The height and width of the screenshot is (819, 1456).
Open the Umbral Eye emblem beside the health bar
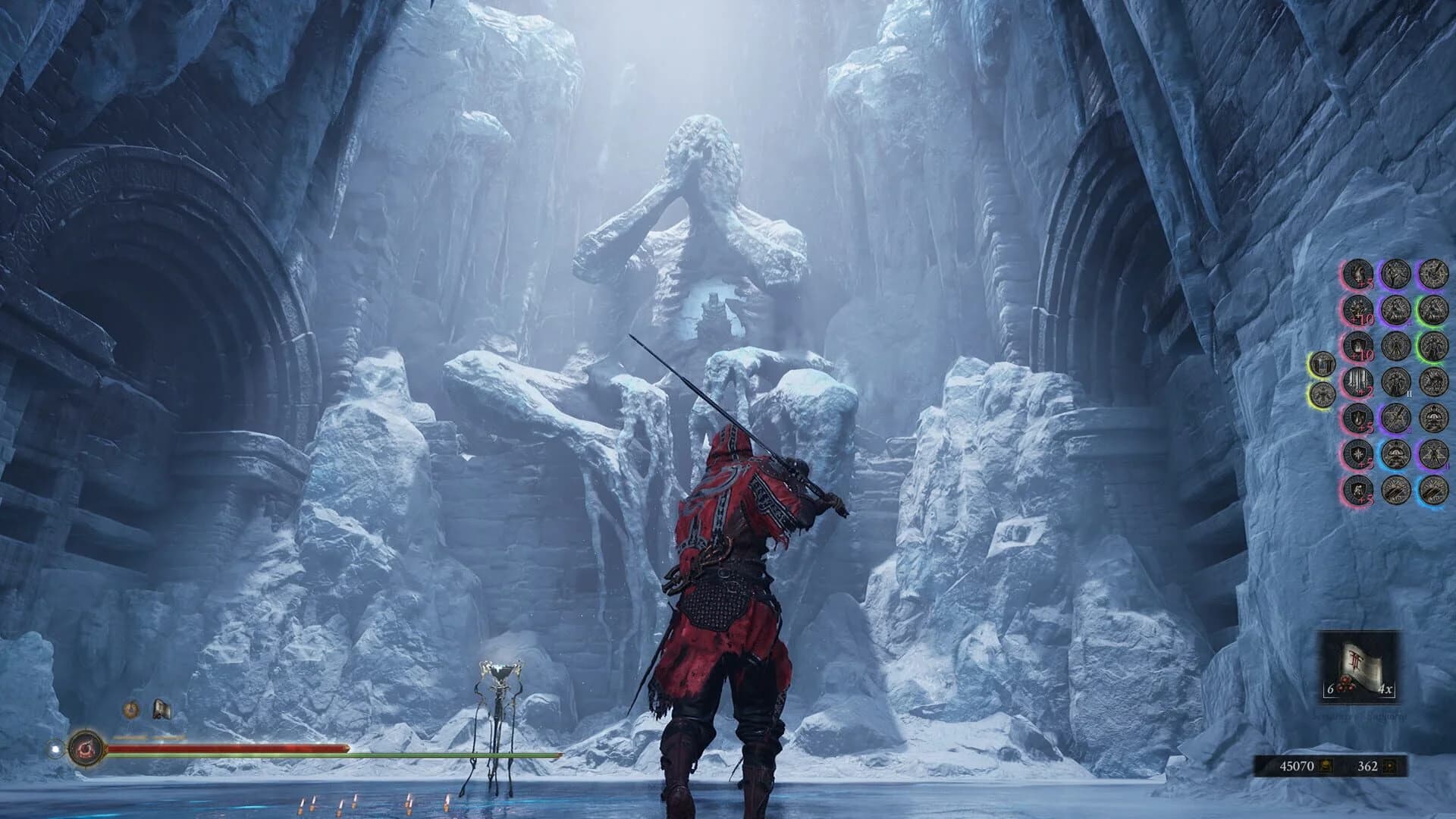[x=87, y=748]
